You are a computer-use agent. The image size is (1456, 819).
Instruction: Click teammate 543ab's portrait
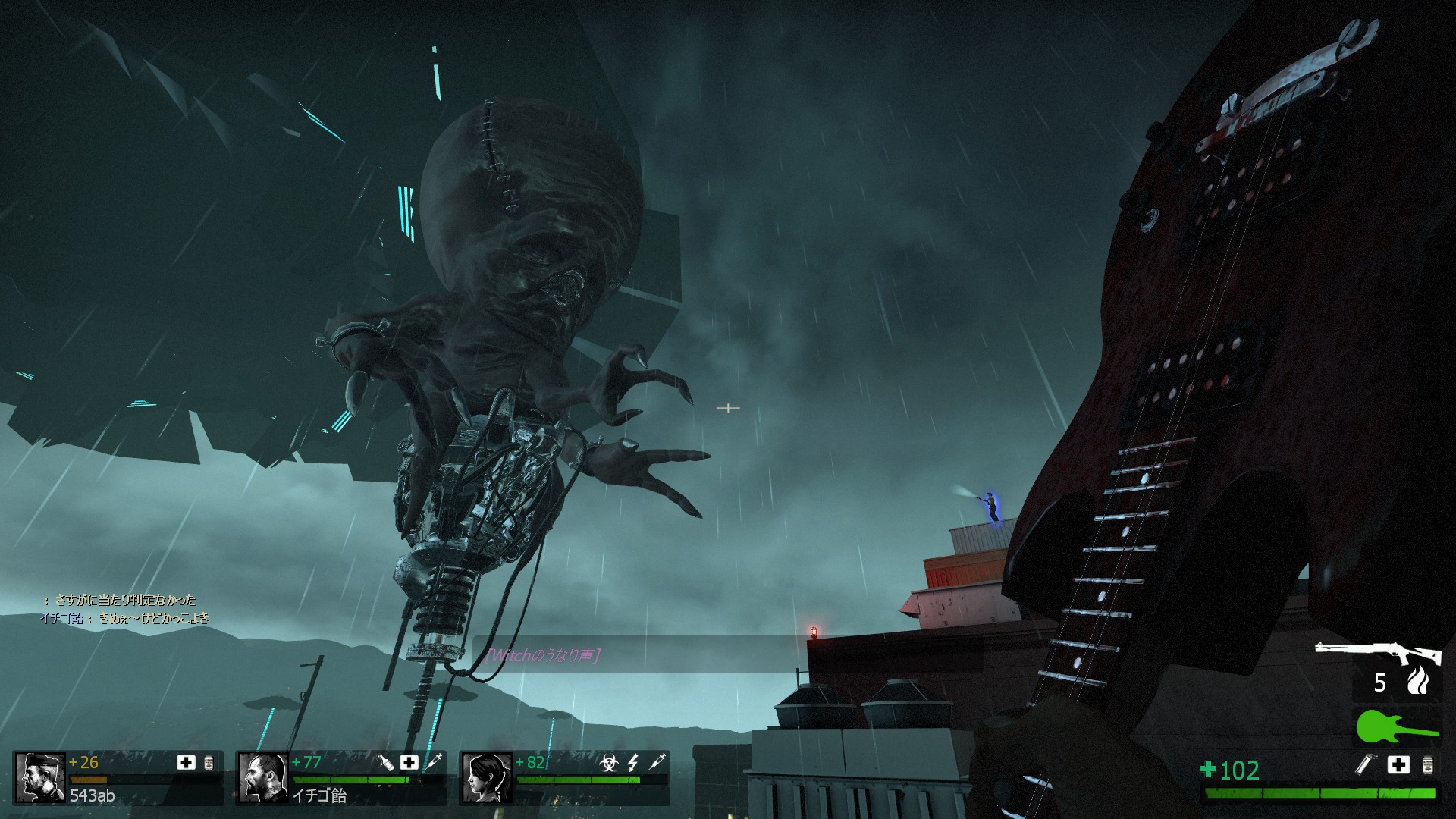click(x=41, y=777)
